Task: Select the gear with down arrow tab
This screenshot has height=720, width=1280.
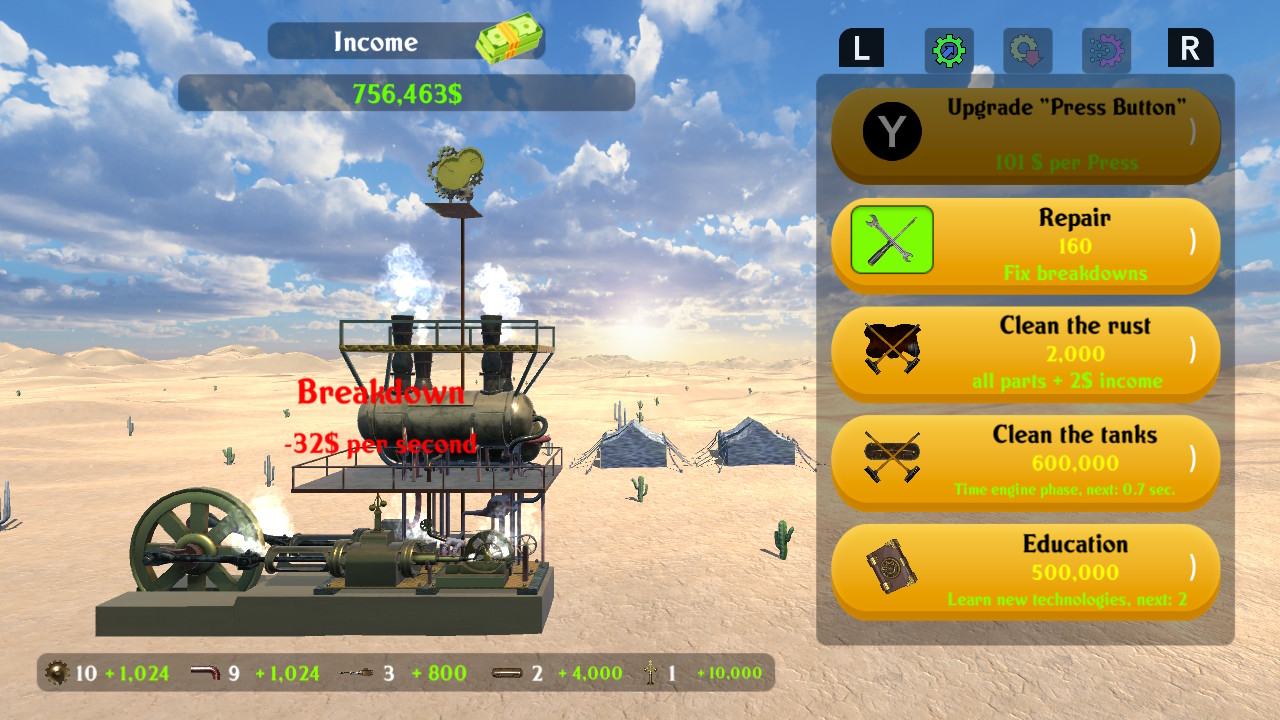Action: click(x=1028, y=47)
